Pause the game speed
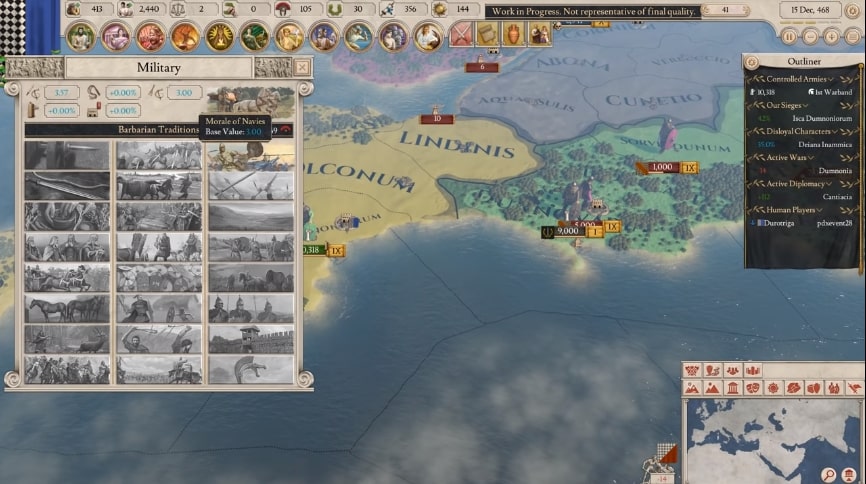866x484 pixels. [789, 37]
